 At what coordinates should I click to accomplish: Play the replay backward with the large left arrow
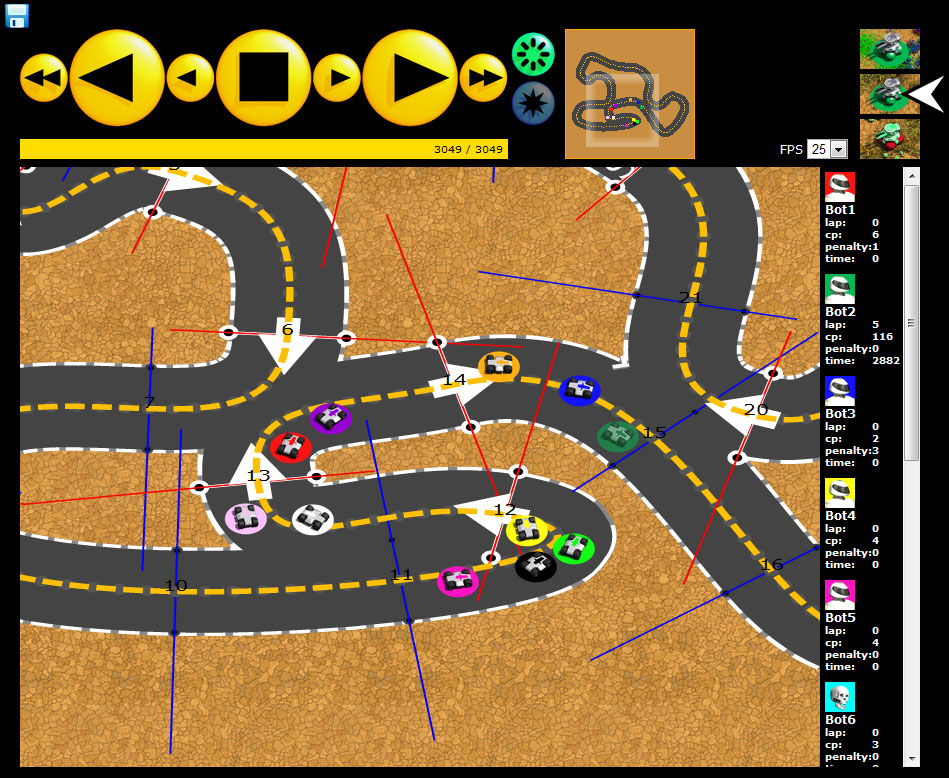pyautogui.click(x=117, y=78)
